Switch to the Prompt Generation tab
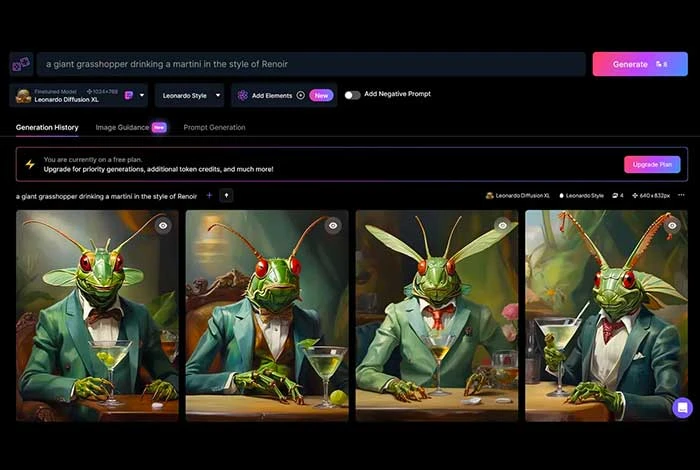This screenshot has width=700, height=470. point(214,127)
